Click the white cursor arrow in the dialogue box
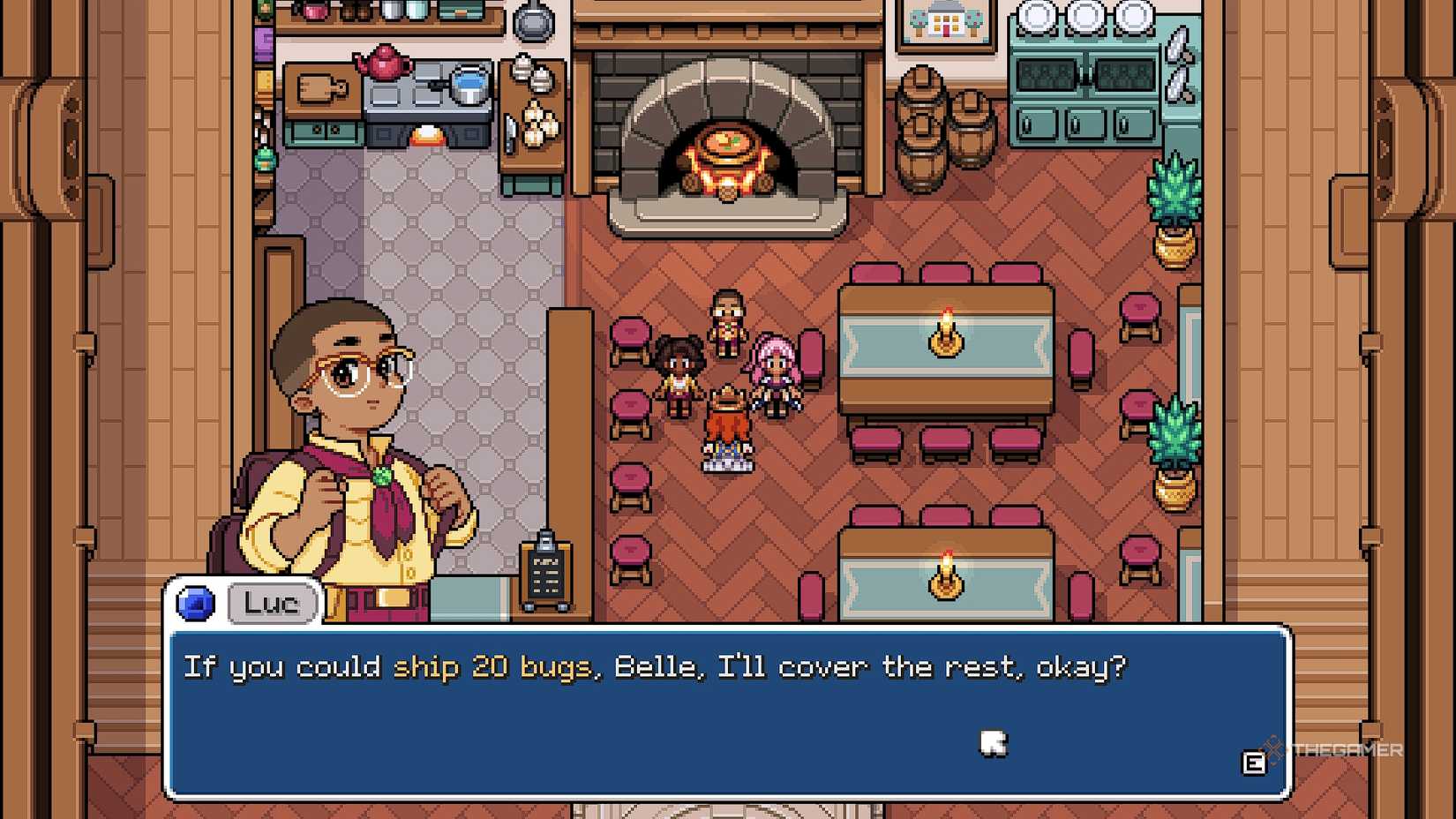Screen dimensions: 1456x819 tap(994, 744)
